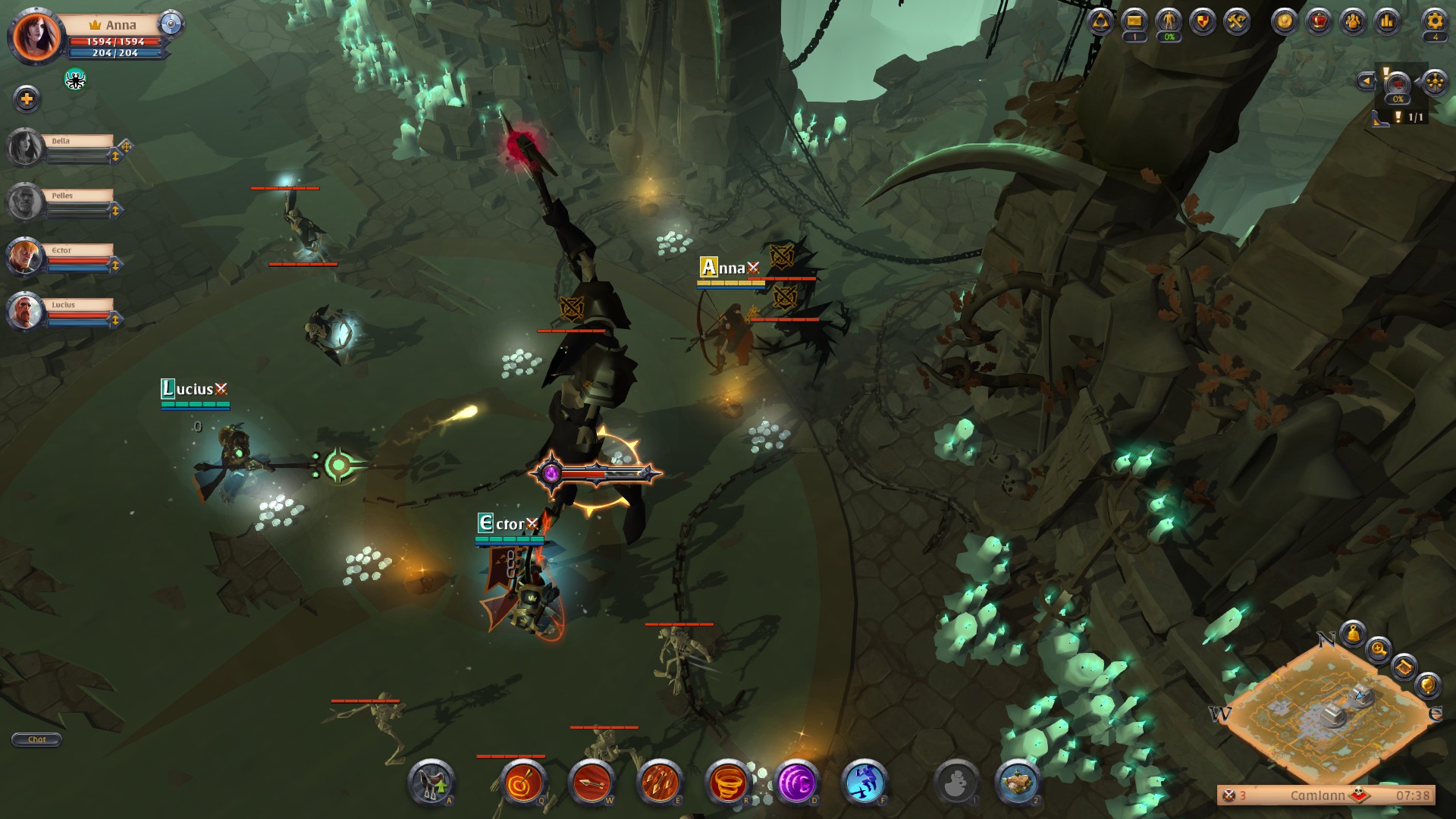Screen dimensions: 1456x819
Task: Open the crossed hammer and axe menu
Action: coord(1237,21)
